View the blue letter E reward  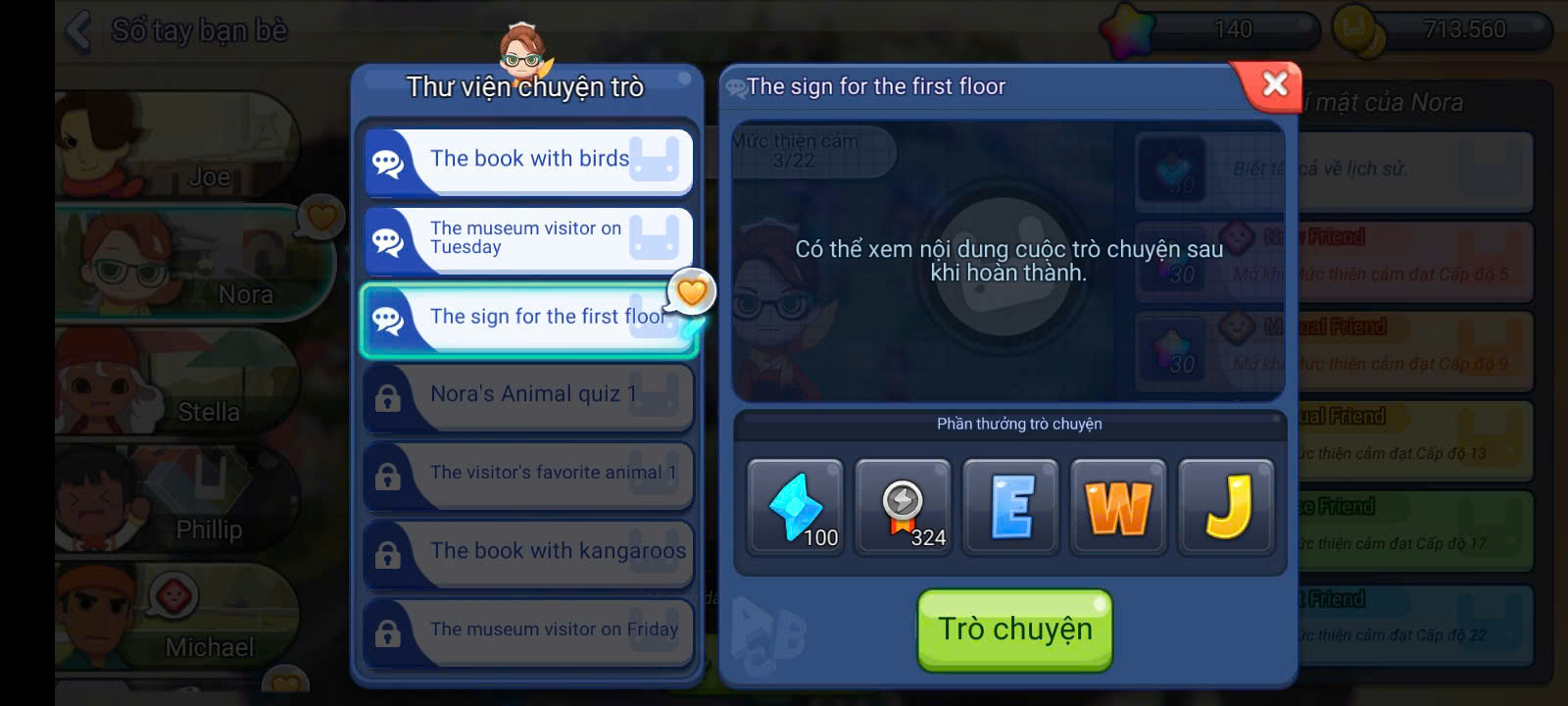pyautogui.click(x=1010, y=508)
